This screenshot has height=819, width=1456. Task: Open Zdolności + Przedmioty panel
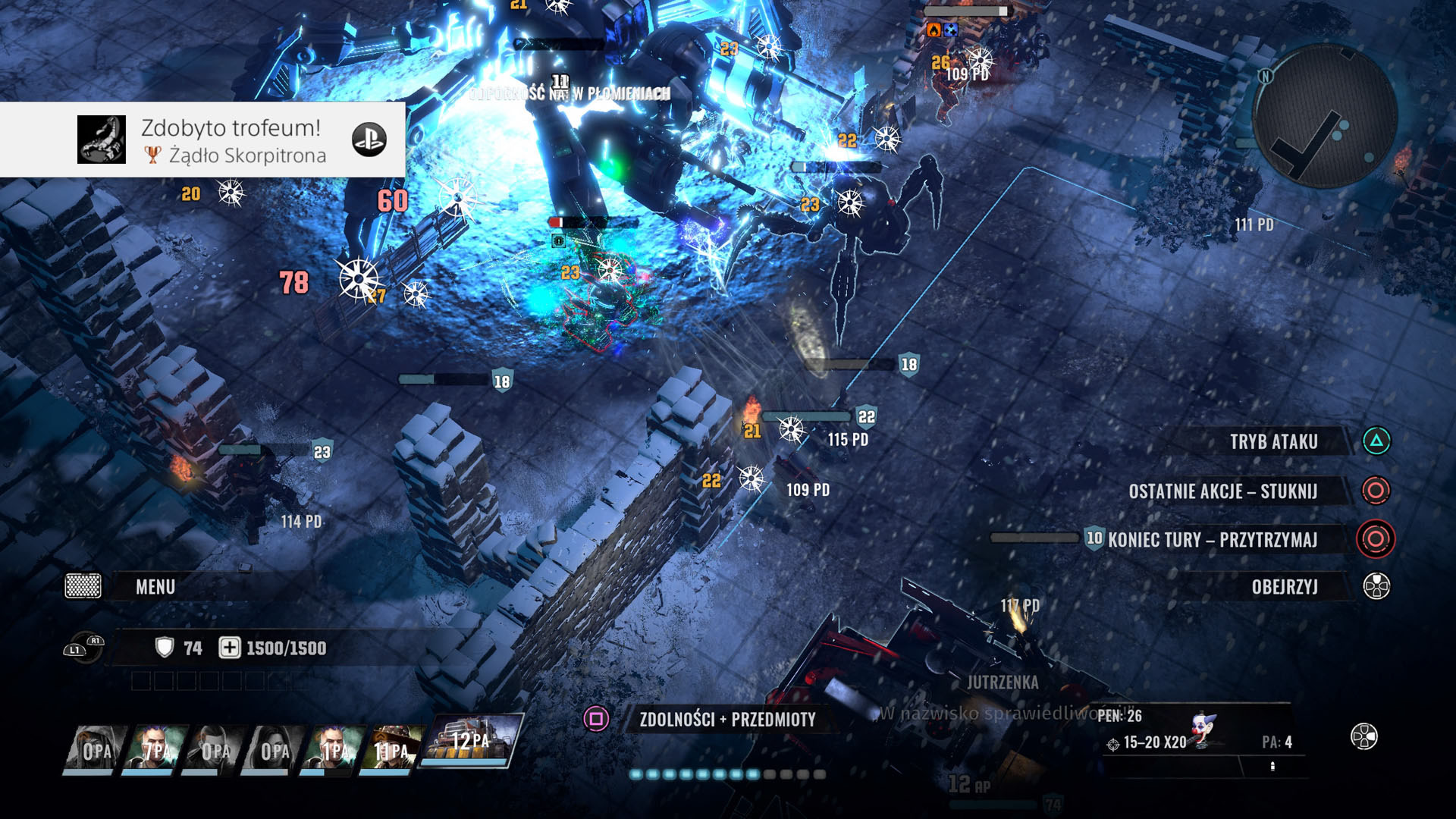coord(726,720)
